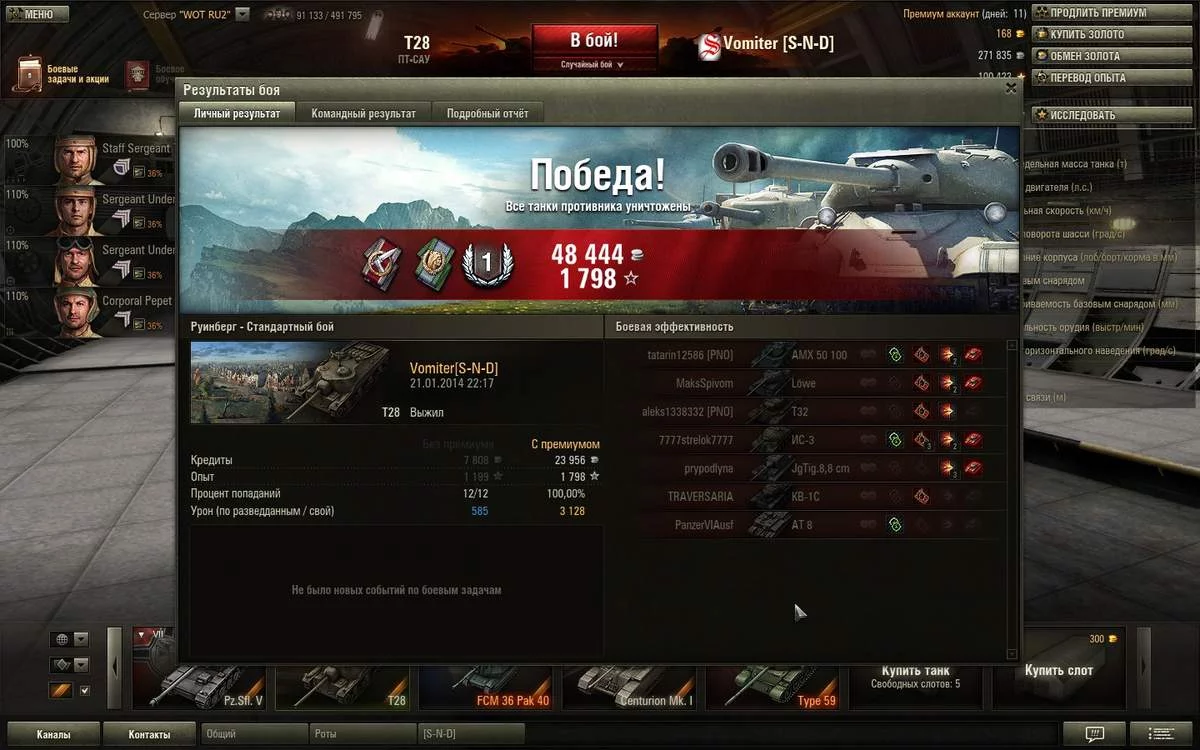
Task: Open КУПИТЬ ЗОЛОТО purchase
Action: point(1086,35)
